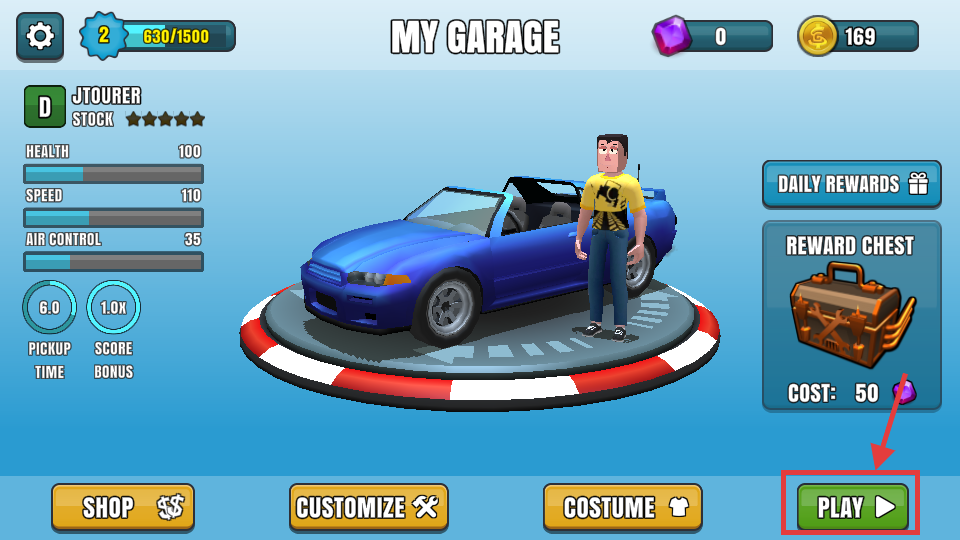This screenshot has height=540, width=960.
Task: Open the Customize car menu
Action: tap(368, 507)
